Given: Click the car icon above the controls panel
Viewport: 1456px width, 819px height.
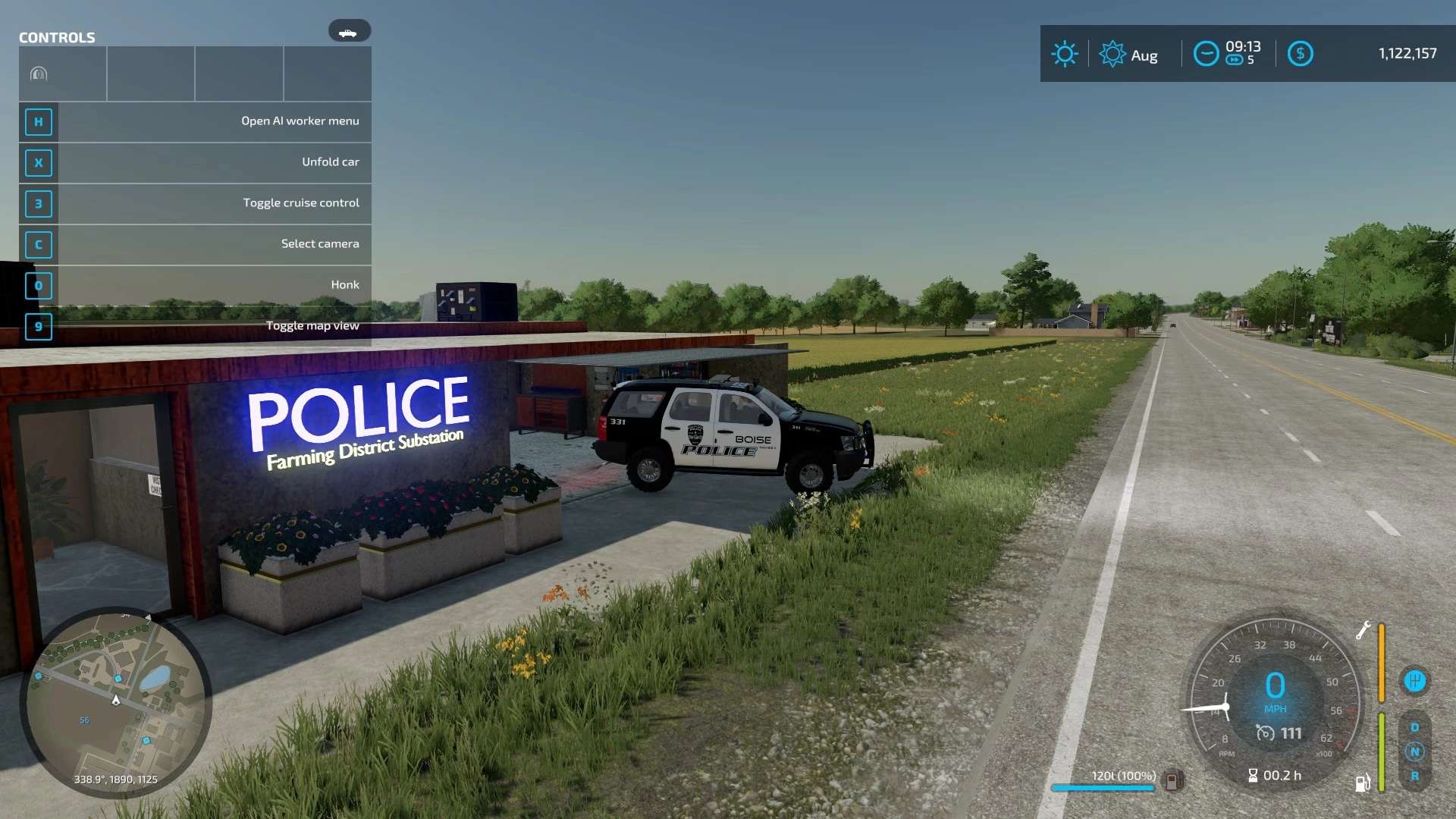Looking at the screenshot, I should 349,31.
